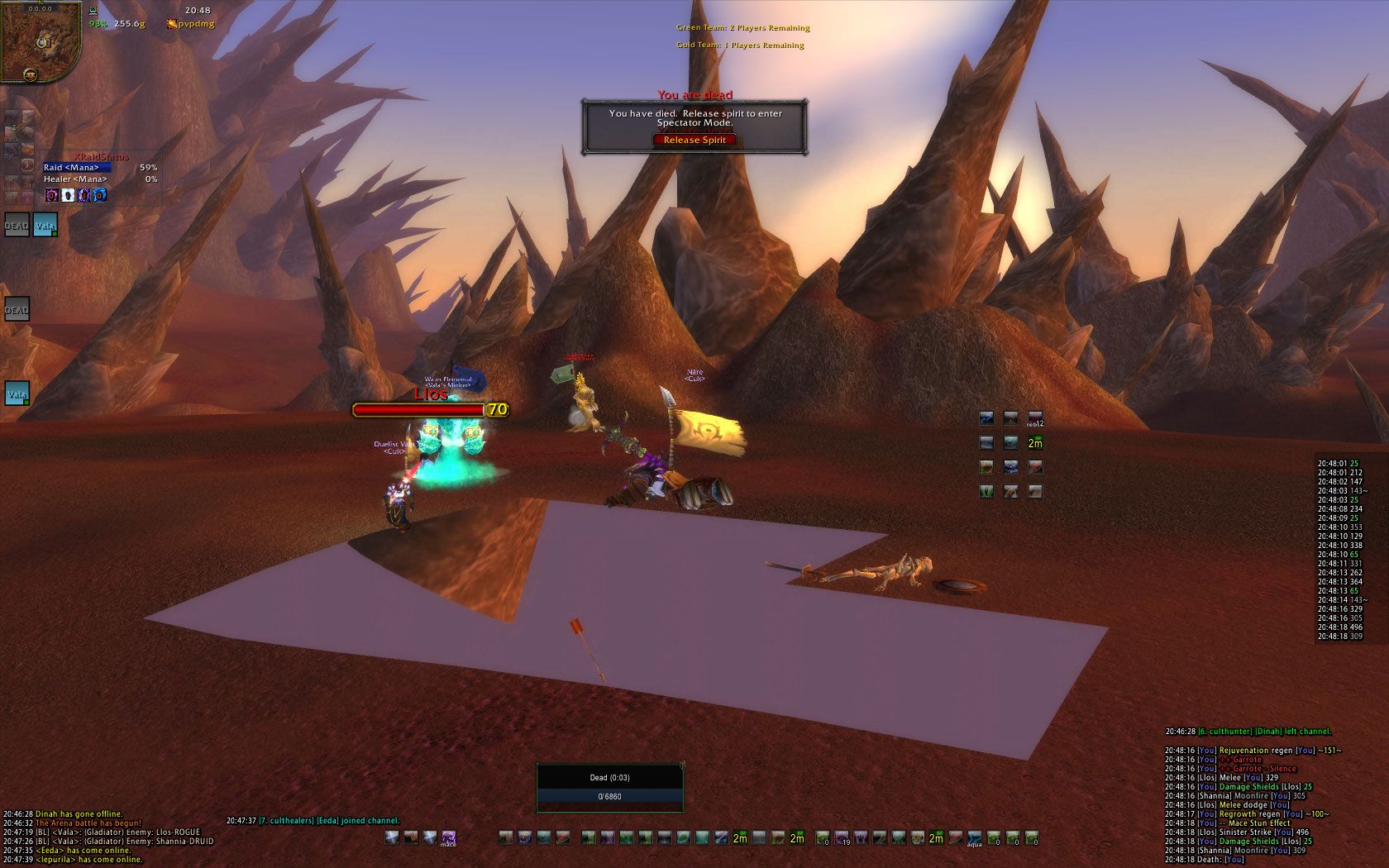The width and height of the screenshot is (1389, 868).
Task: Click the round tracking button on minimap
Action: click(x=31, y=74)
